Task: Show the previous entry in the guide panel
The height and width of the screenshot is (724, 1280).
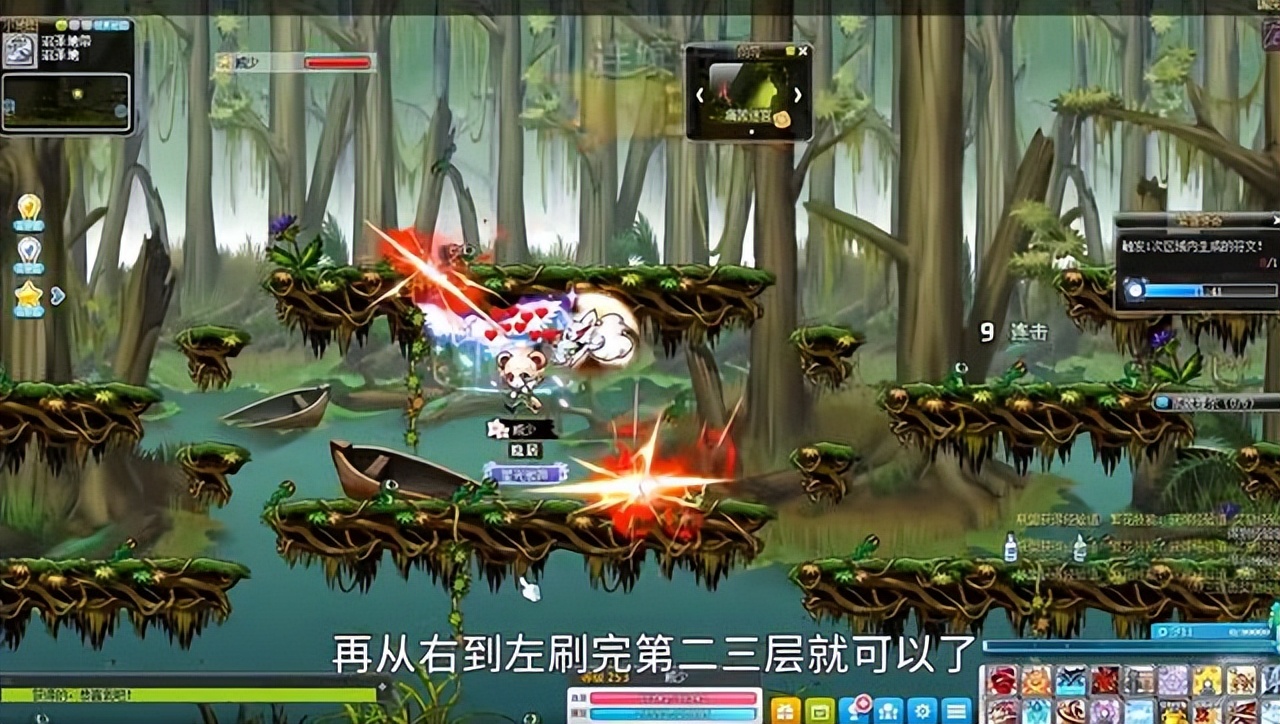Action: point(700,95)
